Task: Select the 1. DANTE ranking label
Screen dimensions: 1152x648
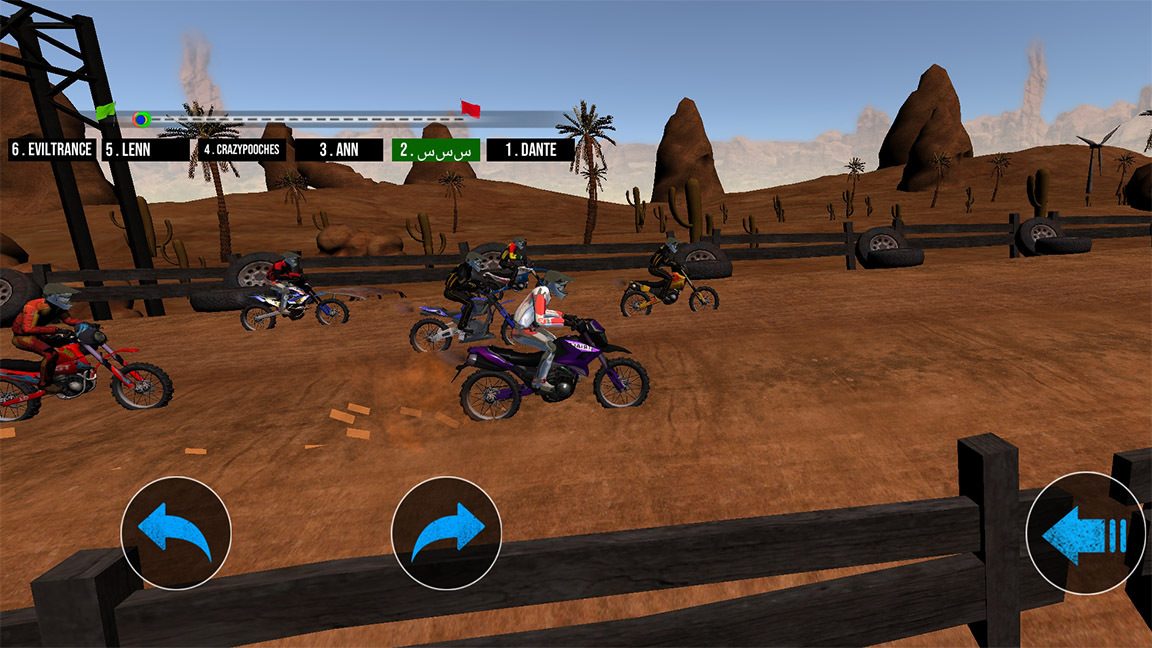Action: click(x=530, y=150)
